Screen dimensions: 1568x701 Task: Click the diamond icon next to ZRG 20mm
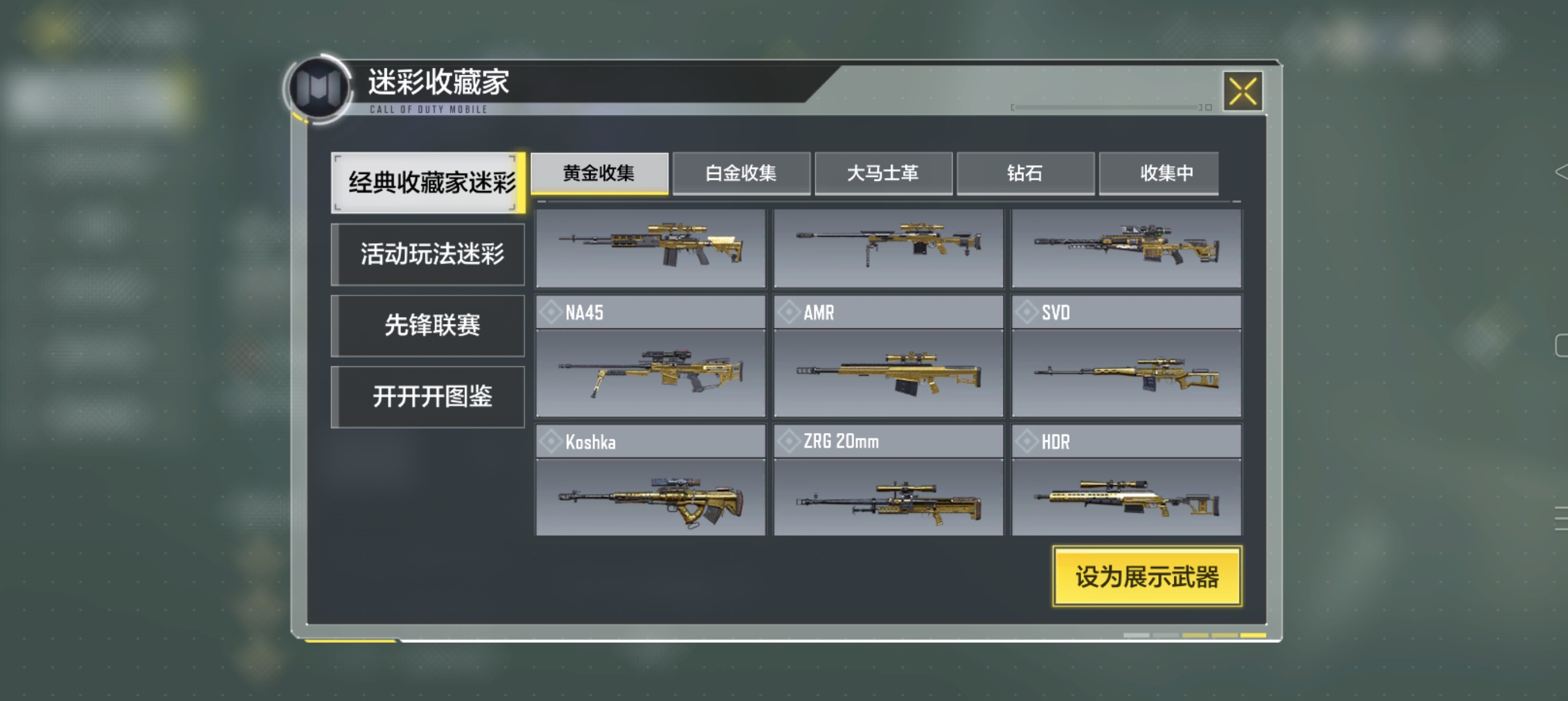point(790,441)
